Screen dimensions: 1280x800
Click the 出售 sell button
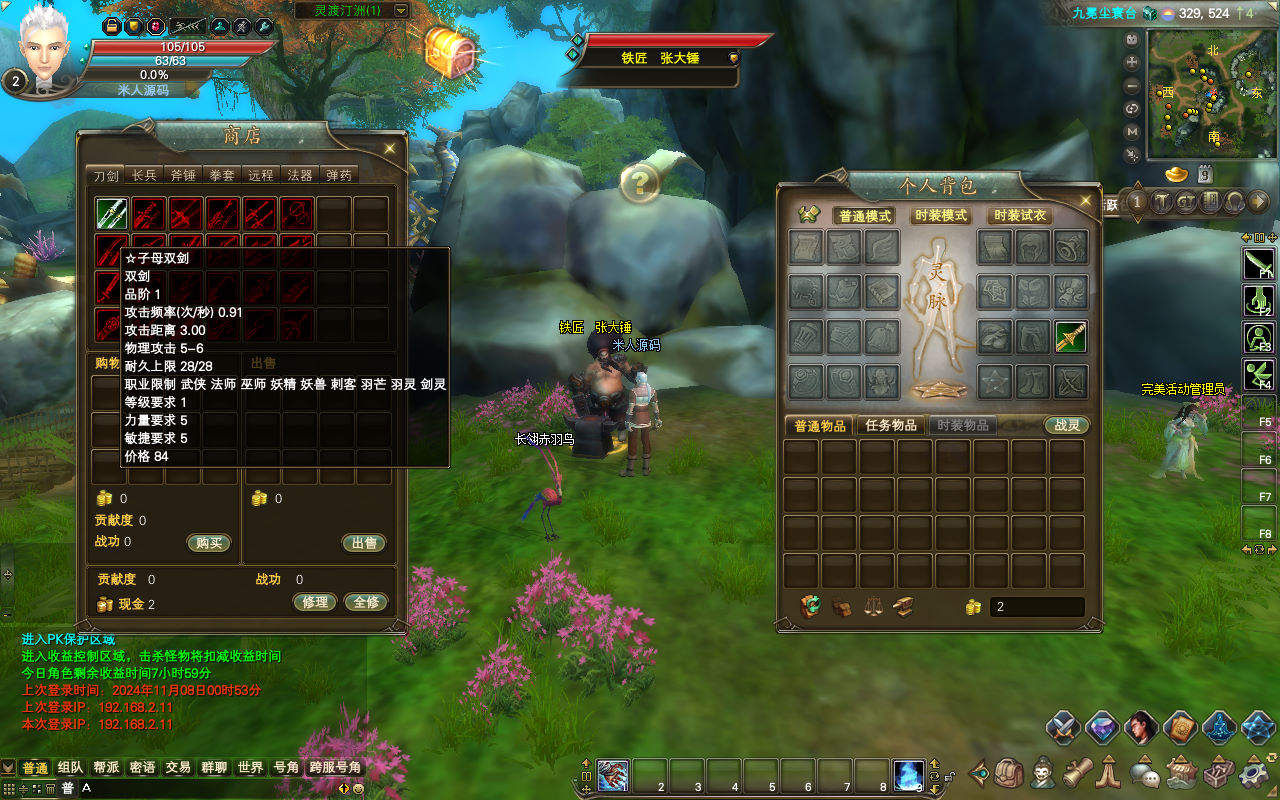pyautogui.click(x=364, y=543)
